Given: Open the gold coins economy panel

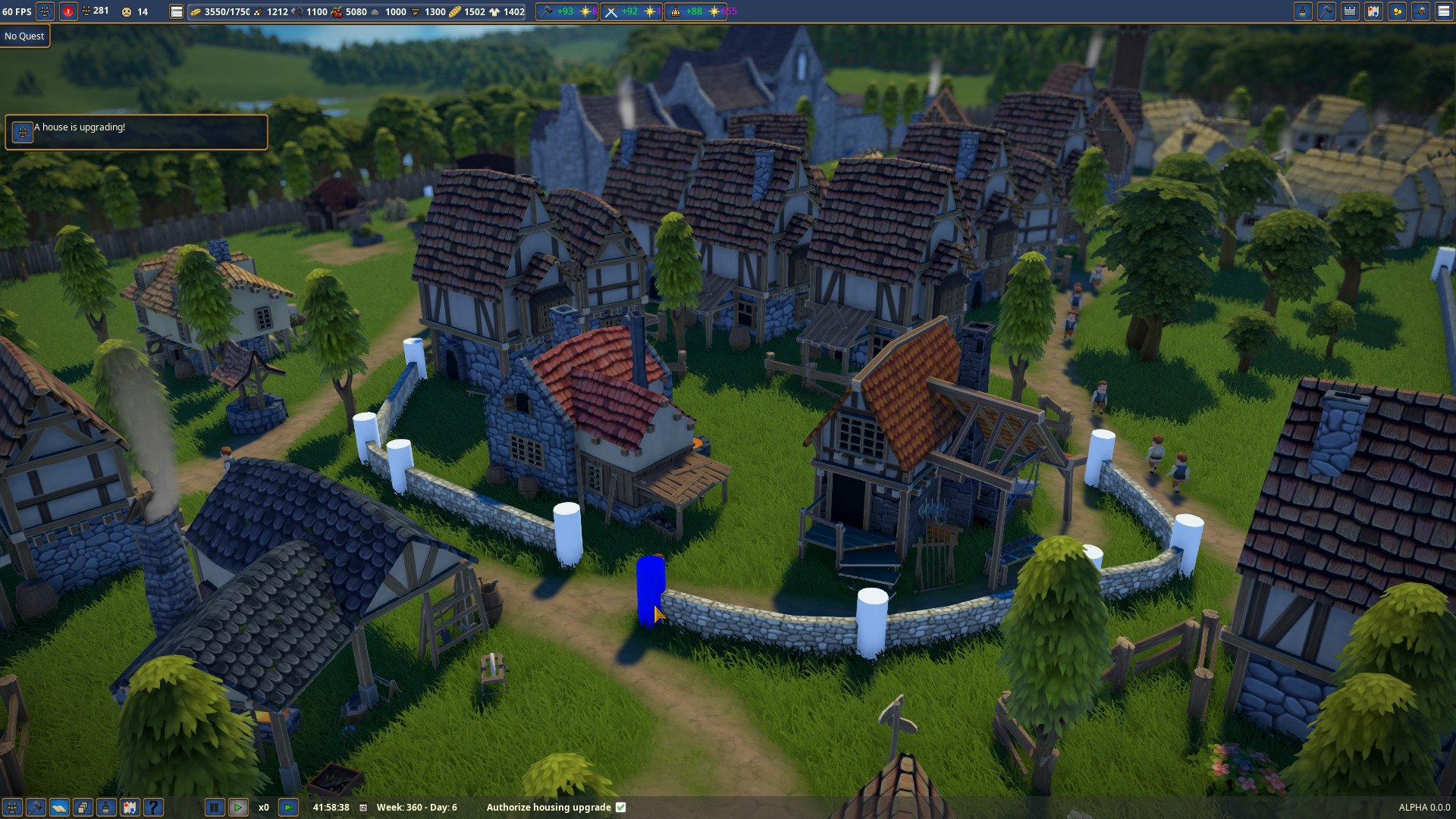Looking at the screenshot, I should [1397, 11].
